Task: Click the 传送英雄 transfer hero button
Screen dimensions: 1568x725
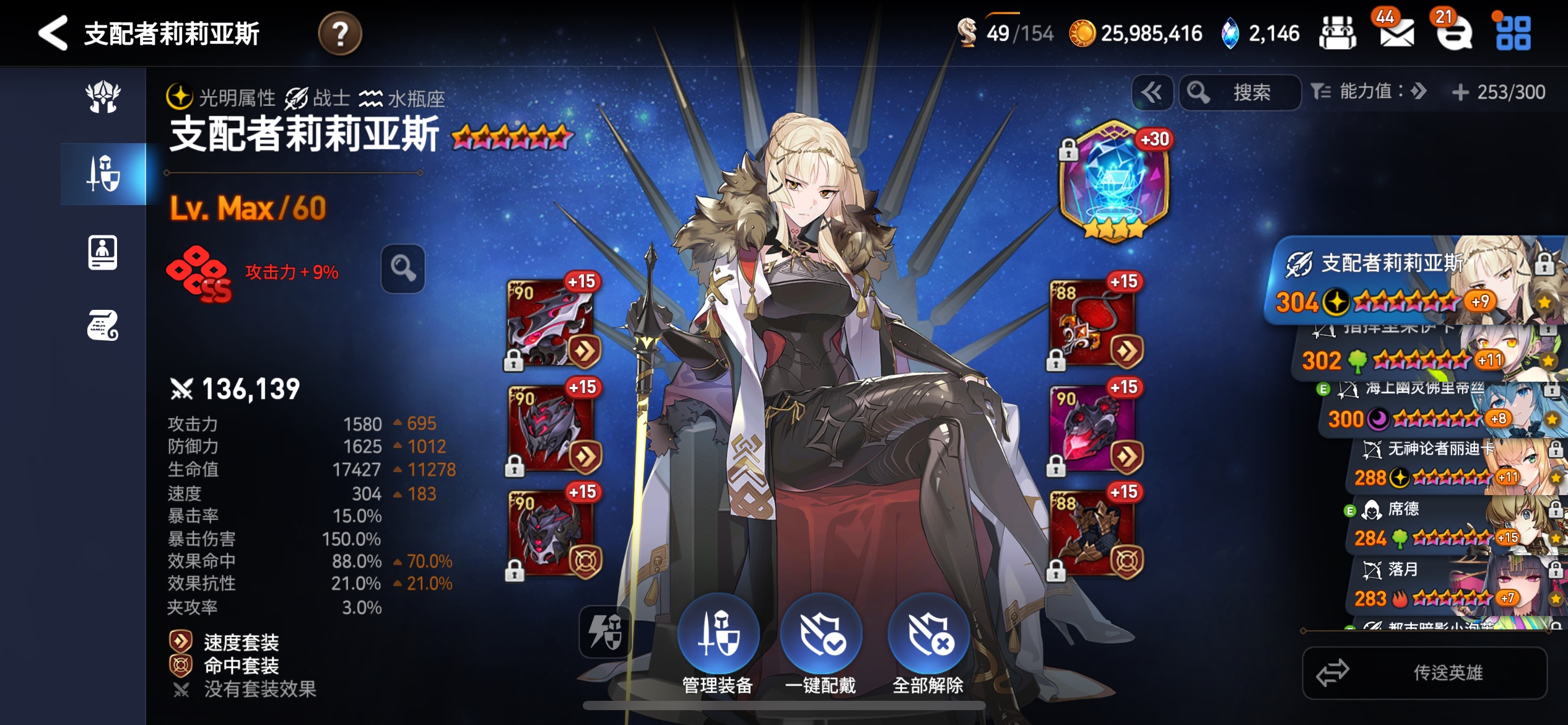Action: pyautogui.click(x=1425, y=673)
